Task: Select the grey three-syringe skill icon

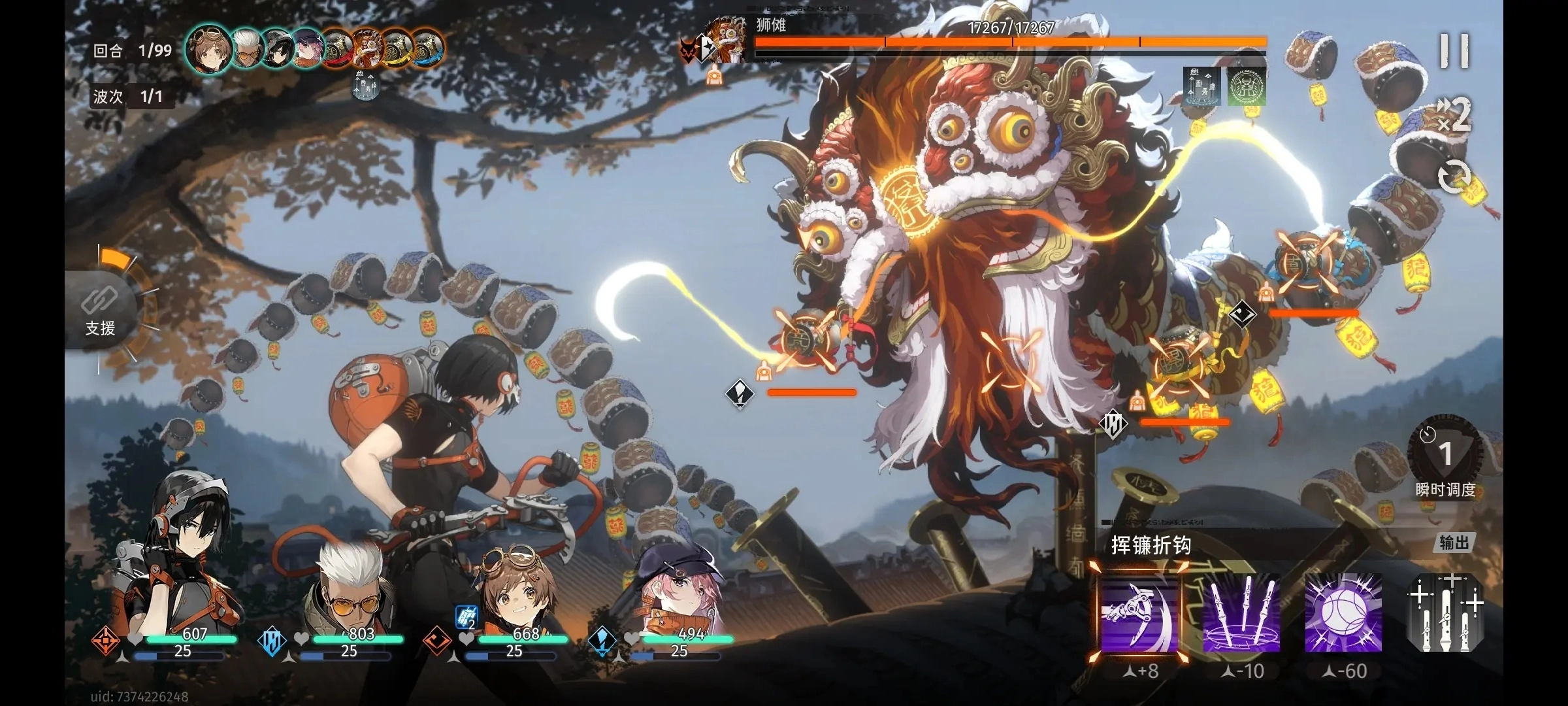Action: (1445, 613)
